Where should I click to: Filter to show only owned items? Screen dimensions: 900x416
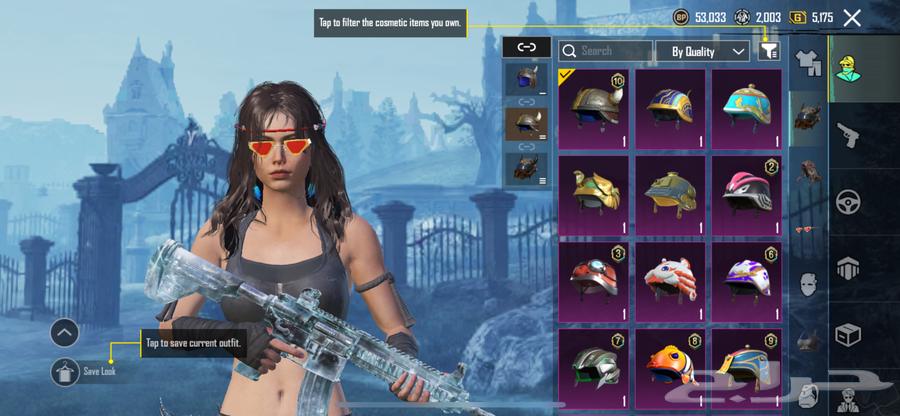pos(769,50)
